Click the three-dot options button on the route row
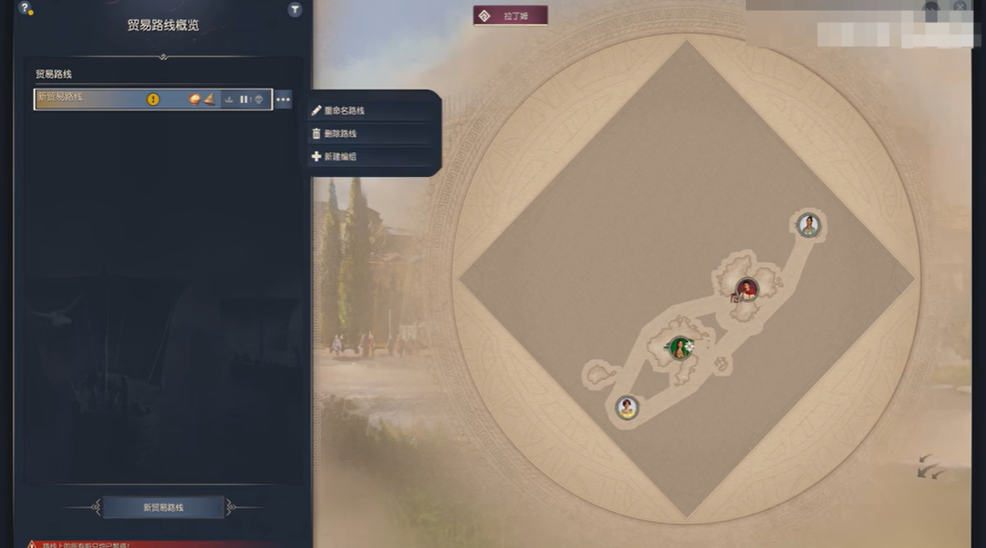The width and height of the screenshot is (986, 548). point(284,100)
